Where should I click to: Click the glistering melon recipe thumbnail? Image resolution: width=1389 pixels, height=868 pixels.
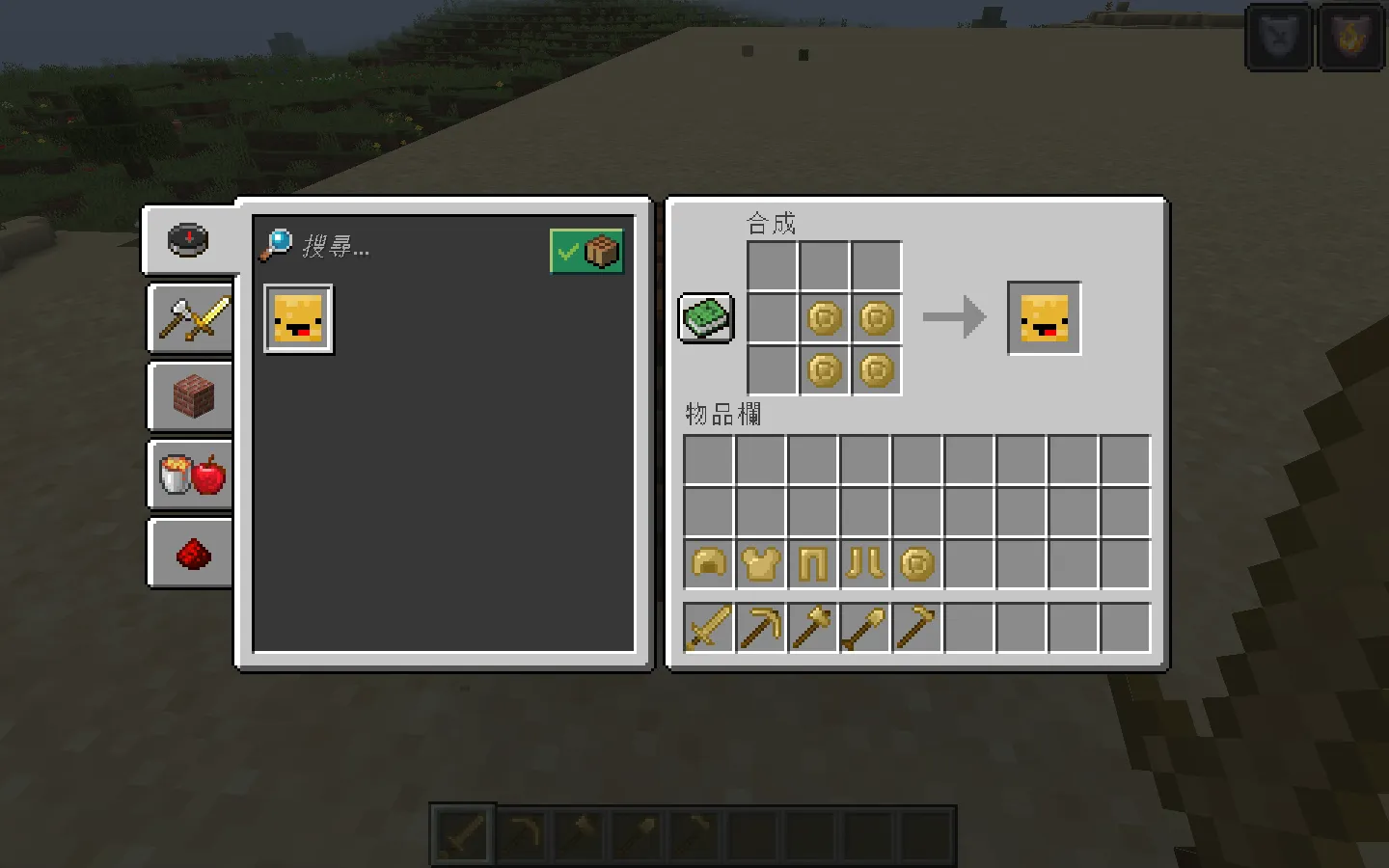tap(298, 318)
